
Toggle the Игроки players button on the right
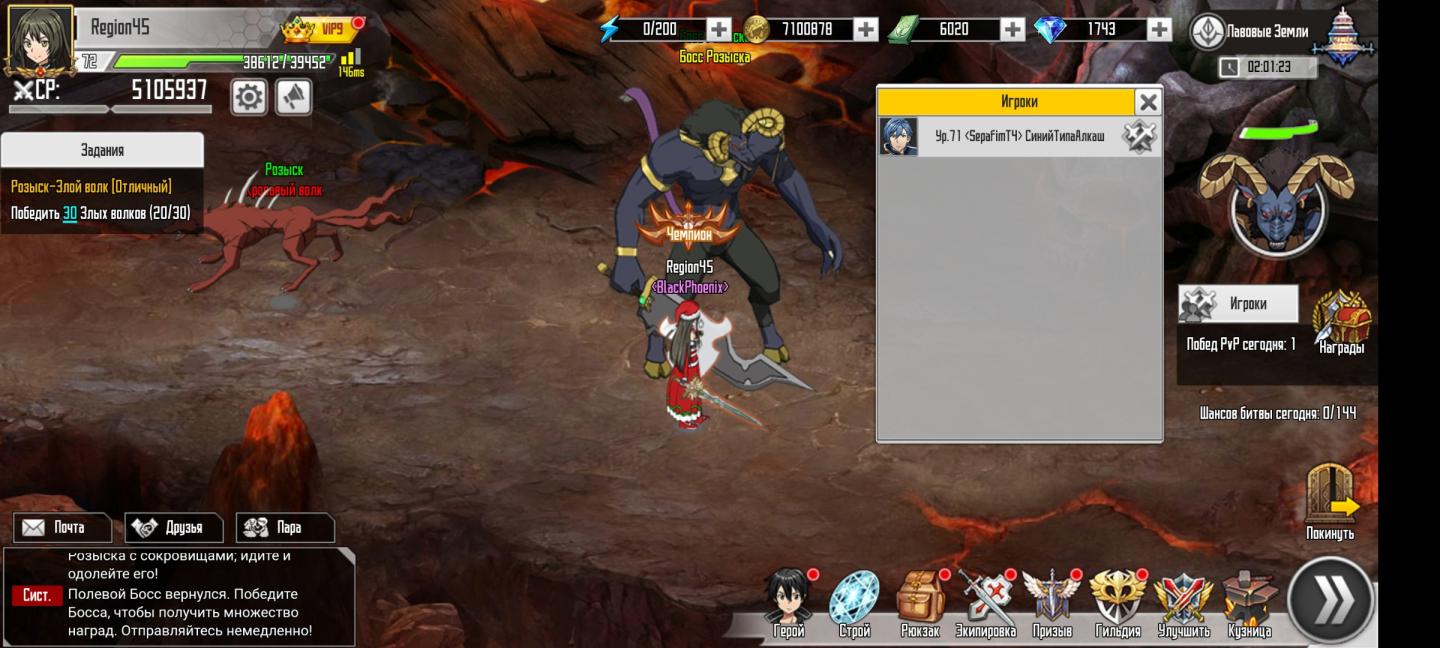pyautogui.click(x=1238, y=304)
